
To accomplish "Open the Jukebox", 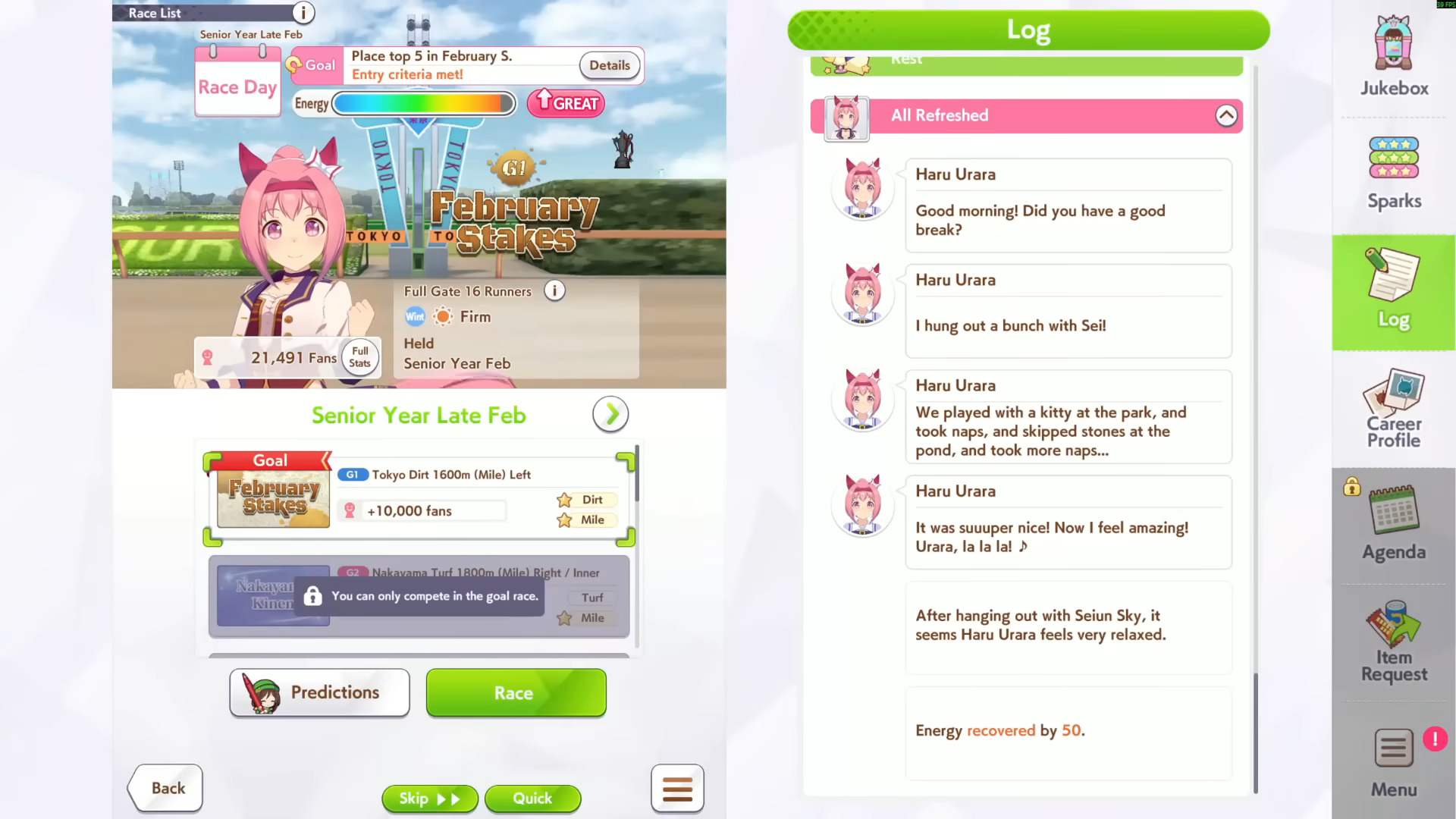I will (x=1394, y=58).
